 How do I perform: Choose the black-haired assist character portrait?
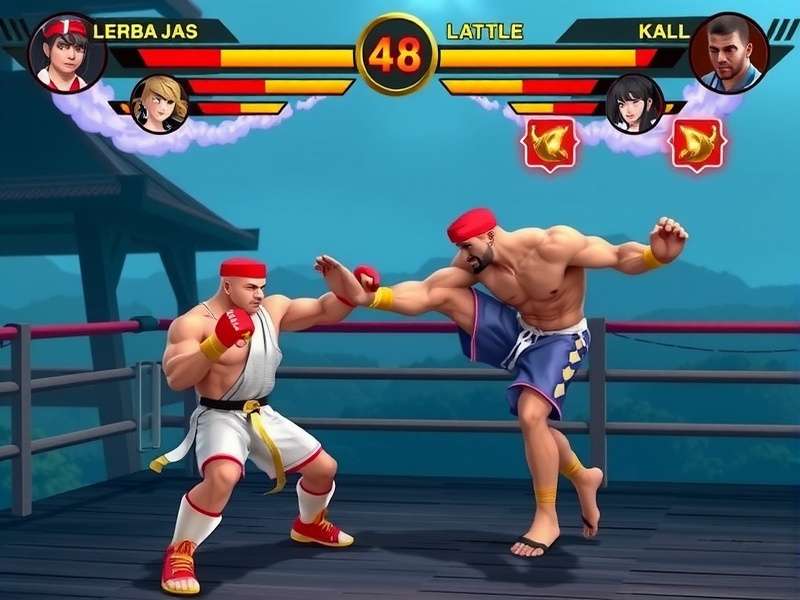635,103
